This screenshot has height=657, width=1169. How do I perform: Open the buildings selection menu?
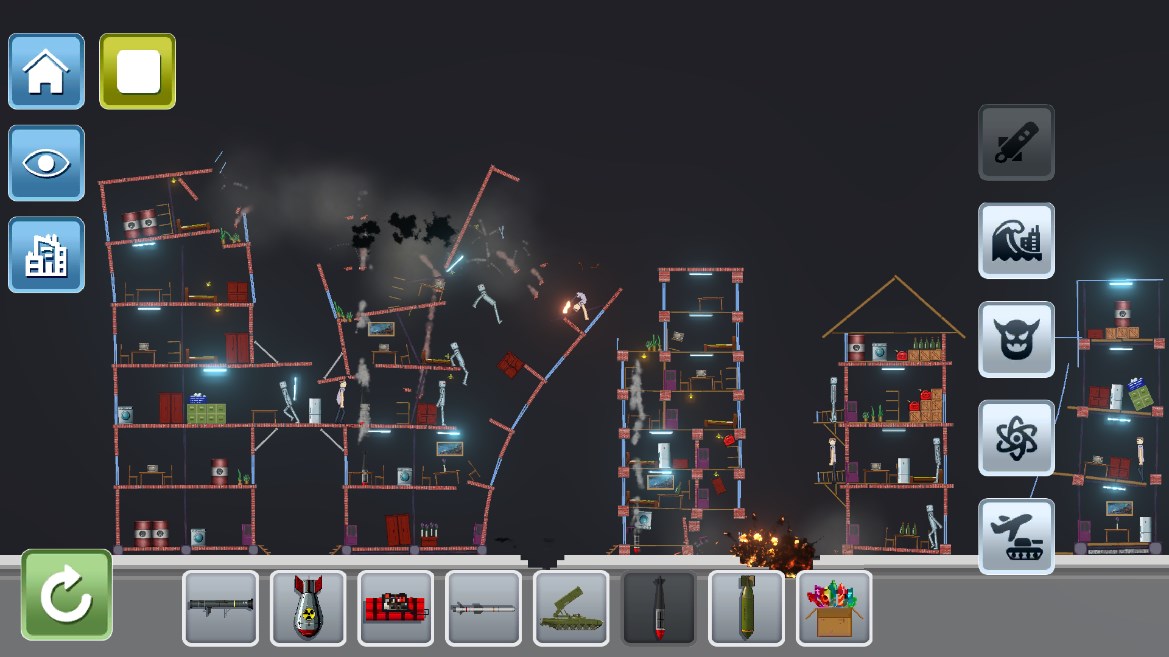[46, 255]
